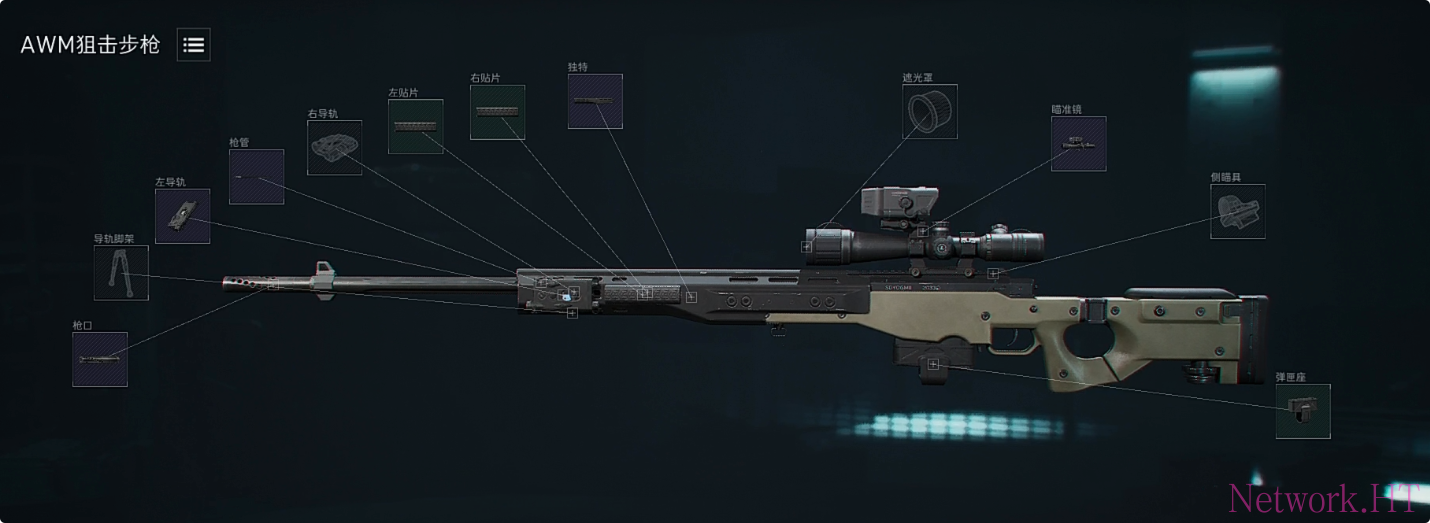The width and height of the screenshot is (1430, 523).
Task: Choose the 左导轨 left rail slot
Action: point(182,216)
